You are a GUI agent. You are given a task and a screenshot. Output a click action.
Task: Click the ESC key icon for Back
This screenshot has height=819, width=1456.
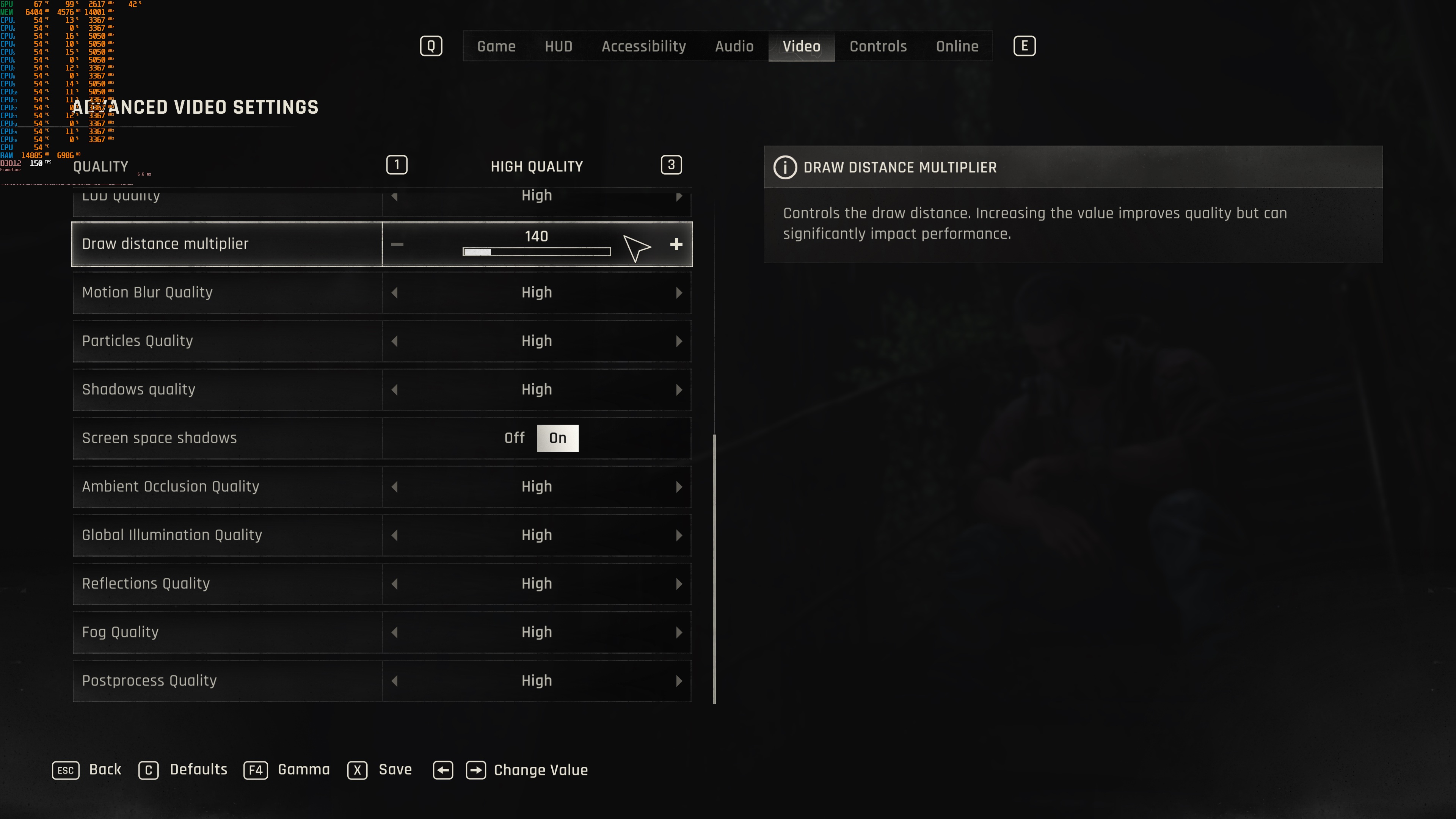coord(66,770)
